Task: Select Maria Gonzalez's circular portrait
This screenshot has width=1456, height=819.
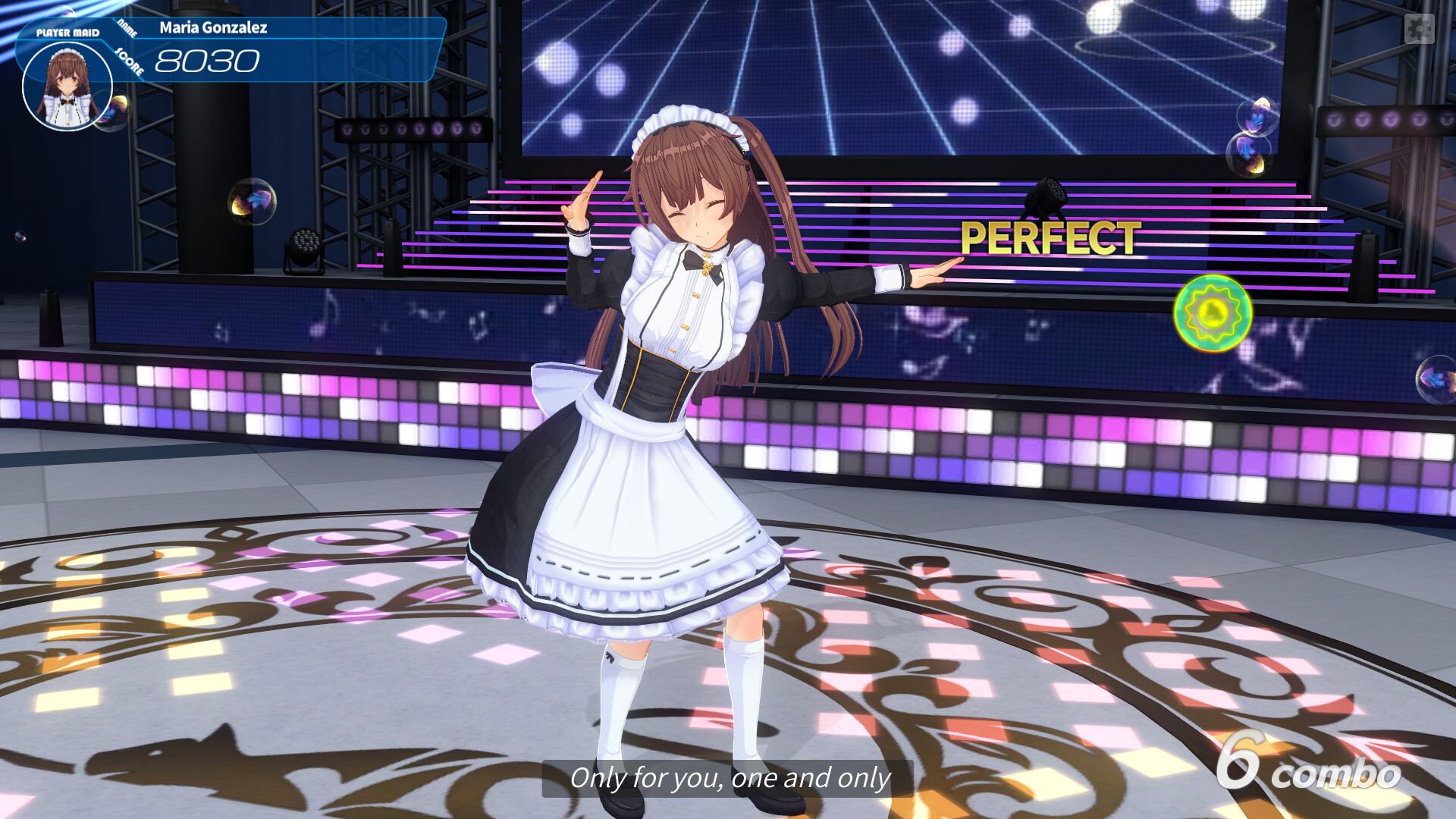Action: click(x=67, y=86)
